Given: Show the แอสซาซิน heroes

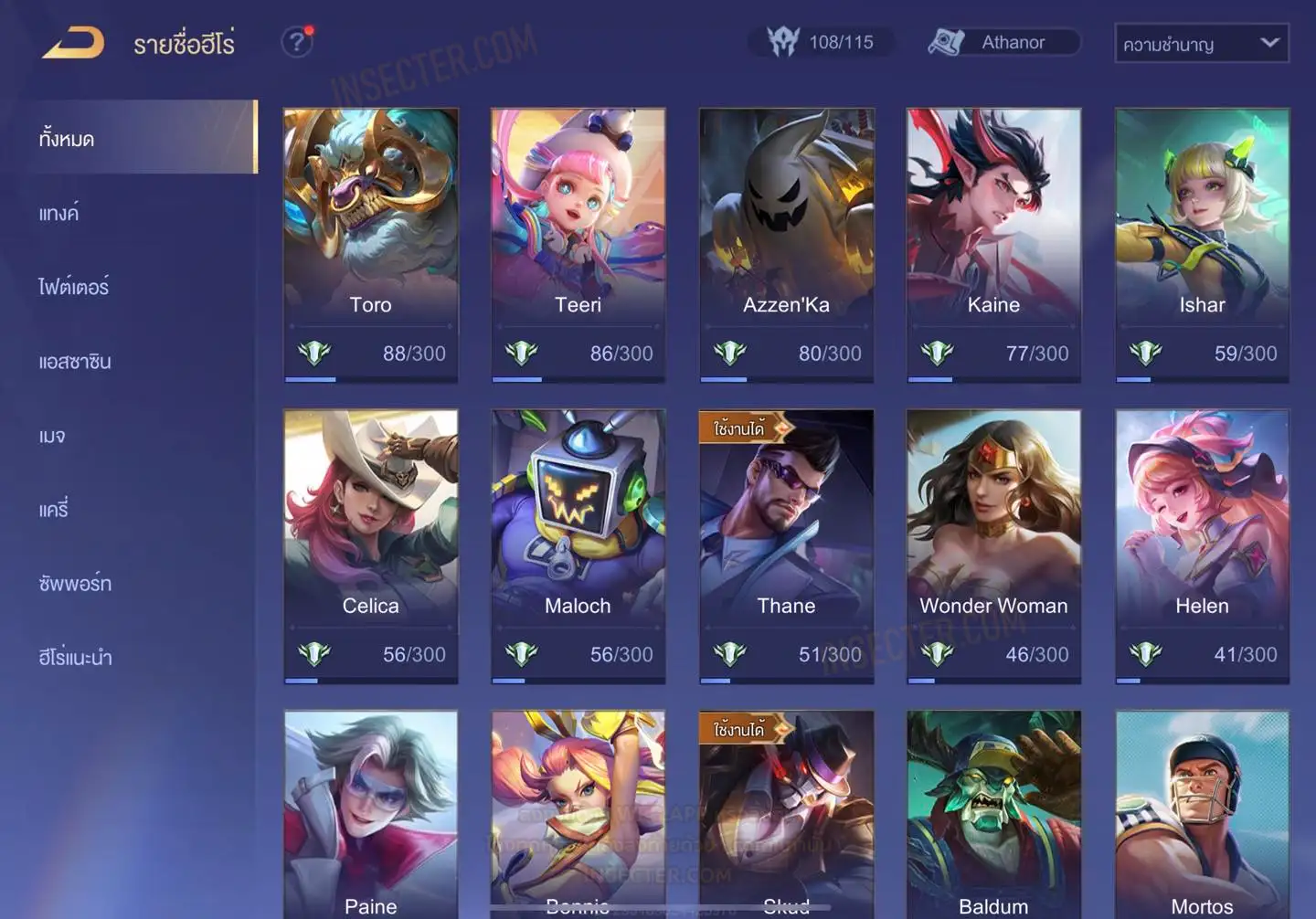Looking at the screenshot, I should 75,361.
